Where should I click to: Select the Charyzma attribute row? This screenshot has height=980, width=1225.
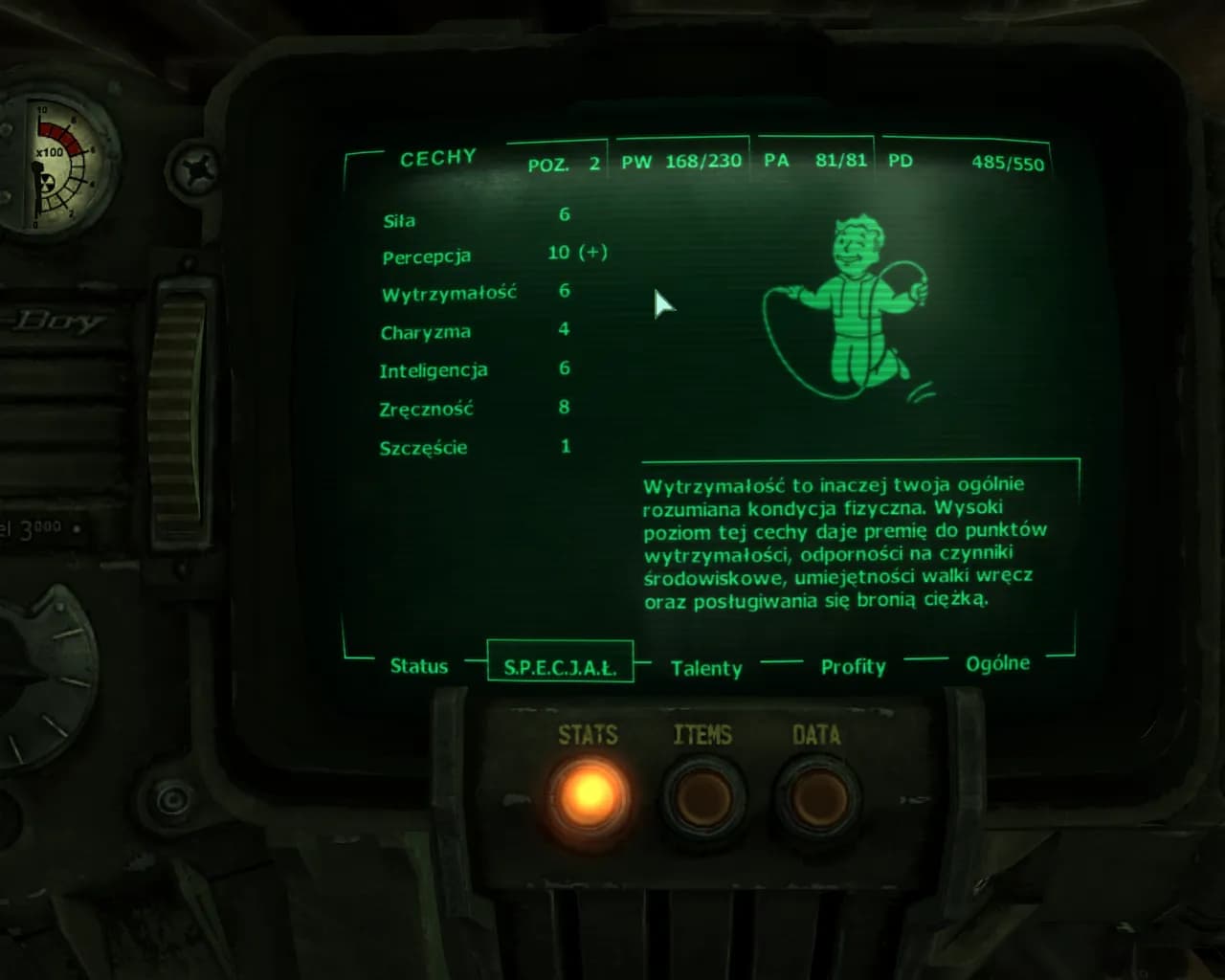pos(425,332)
